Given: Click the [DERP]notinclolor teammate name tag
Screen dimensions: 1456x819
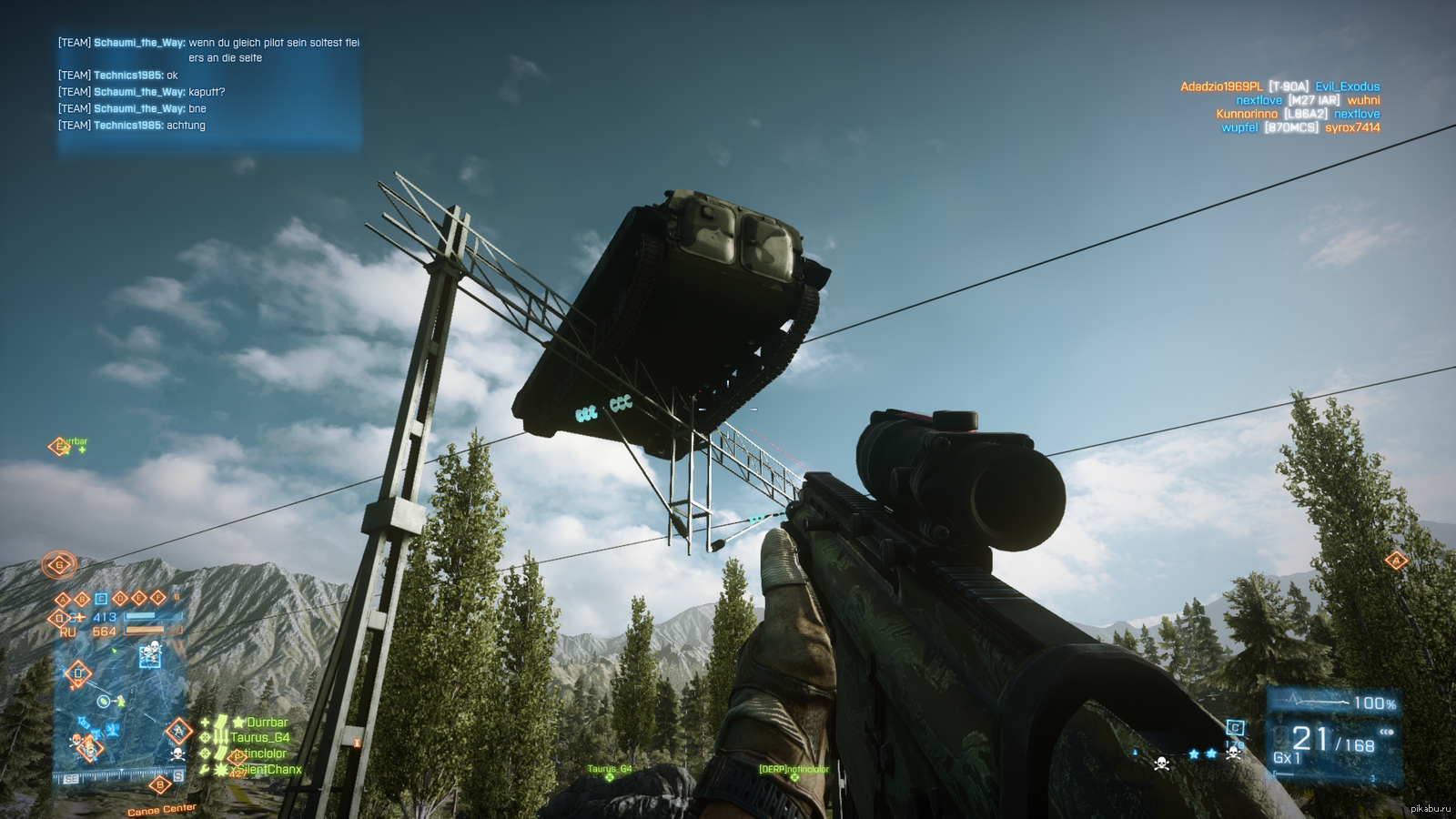Looking at the screenshot, I should 794,770.
